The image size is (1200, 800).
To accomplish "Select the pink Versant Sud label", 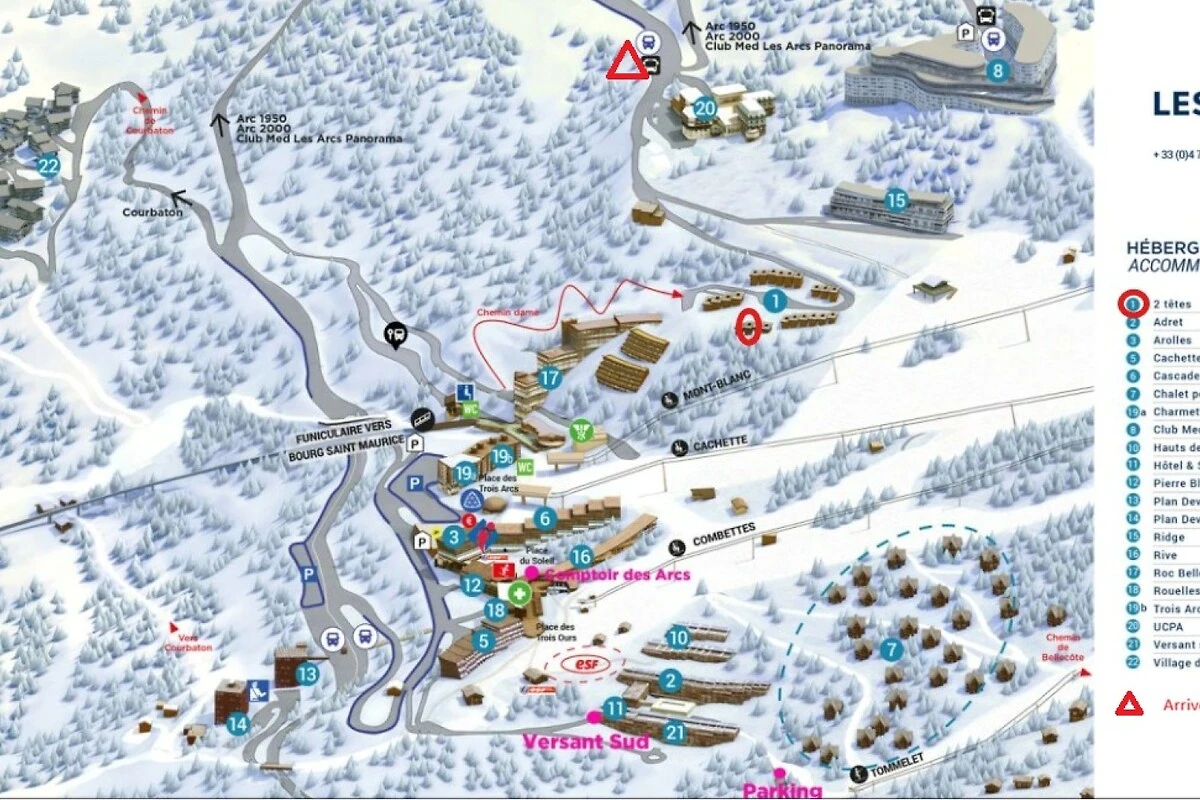I will 586,741.
